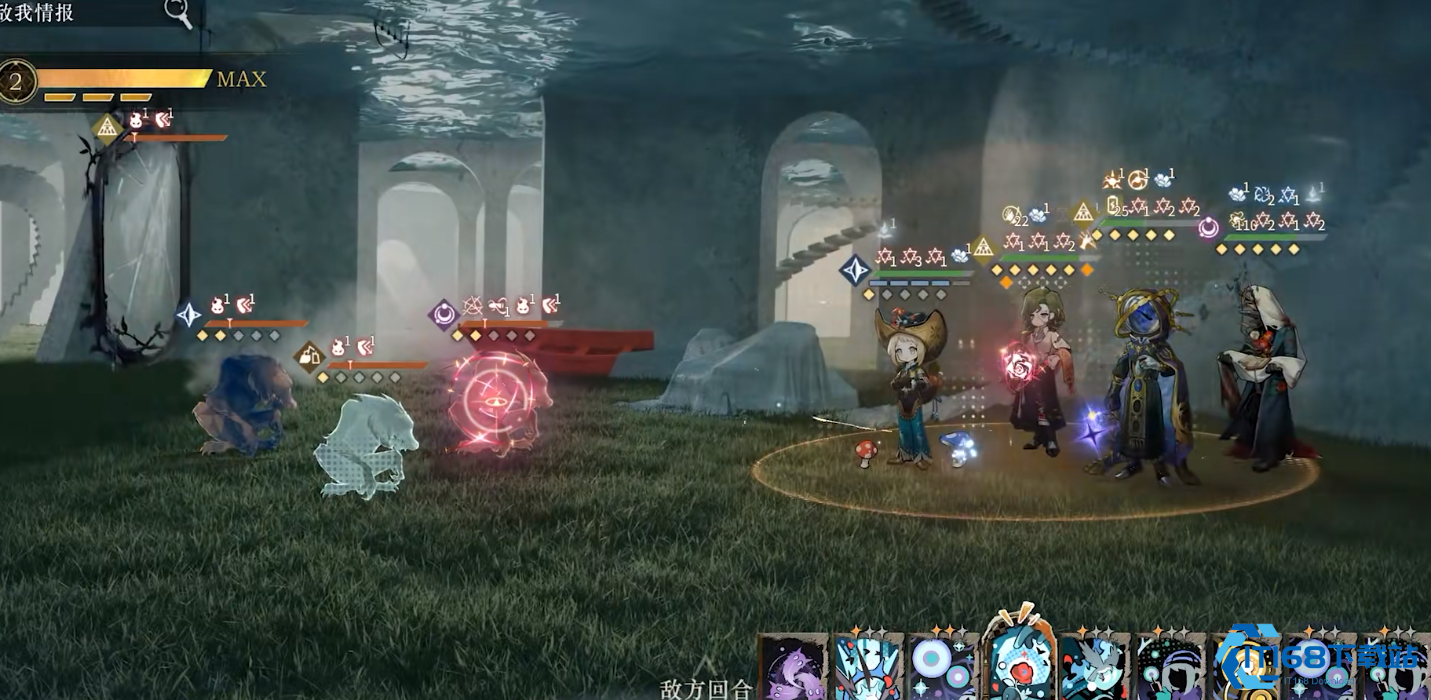Image resolution: width=1431 pixels, height=700 pixels.
Task: Choose the blue blade-wielding figure card
Action: point(868,668)
